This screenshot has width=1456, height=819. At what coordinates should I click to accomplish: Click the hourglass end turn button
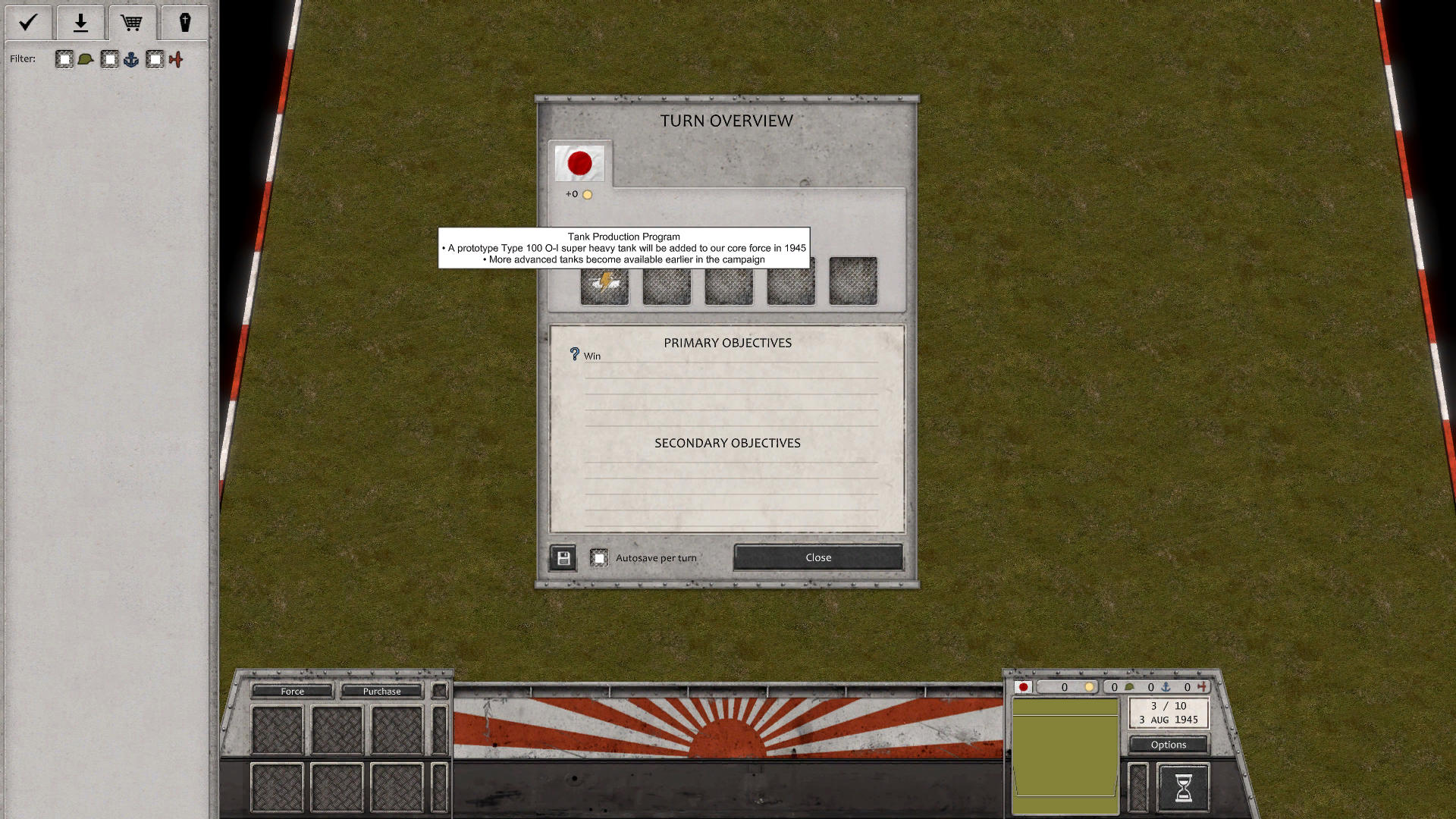1183,789
